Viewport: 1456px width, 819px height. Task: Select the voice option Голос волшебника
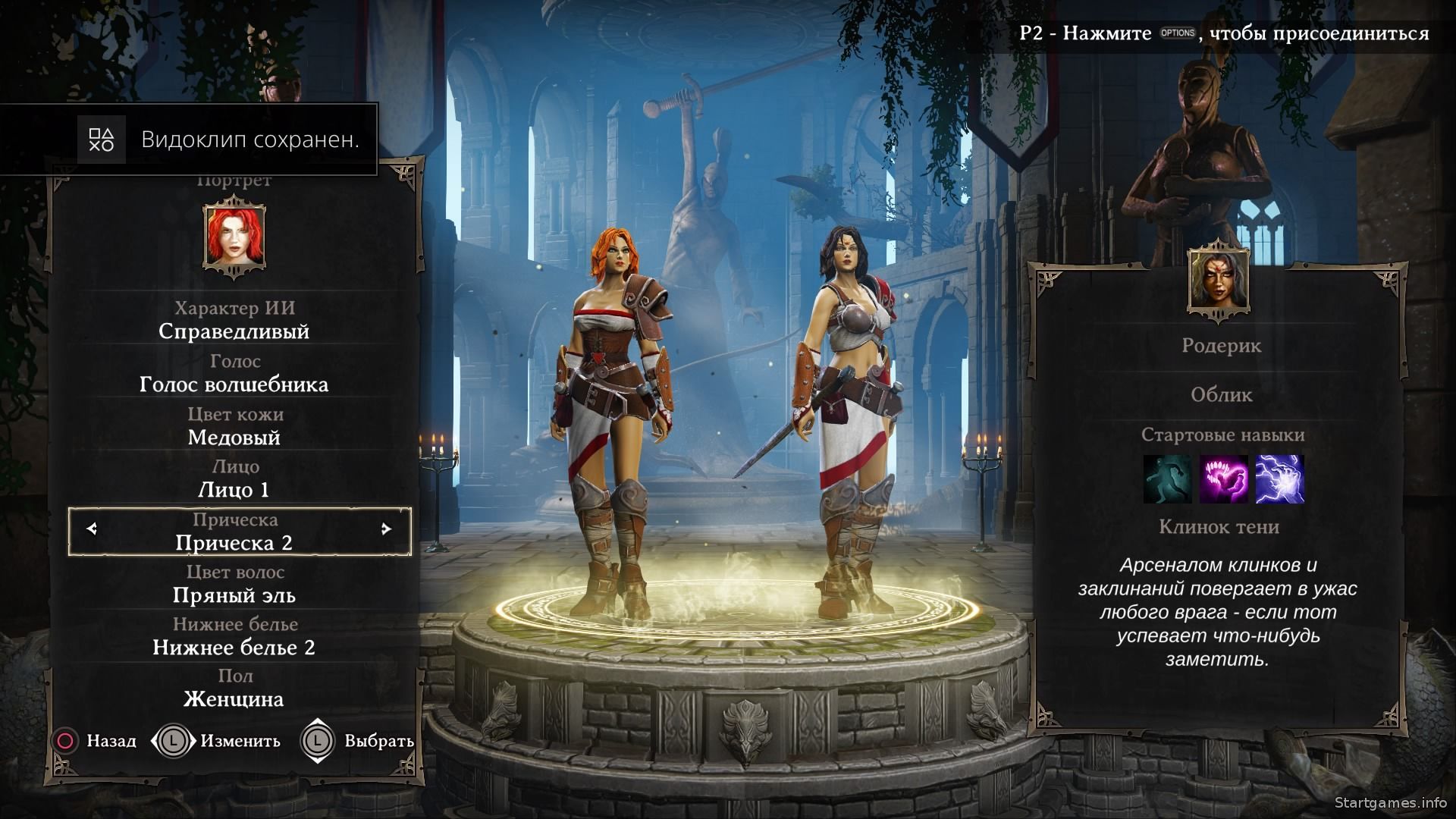click(x=234, y=384)
